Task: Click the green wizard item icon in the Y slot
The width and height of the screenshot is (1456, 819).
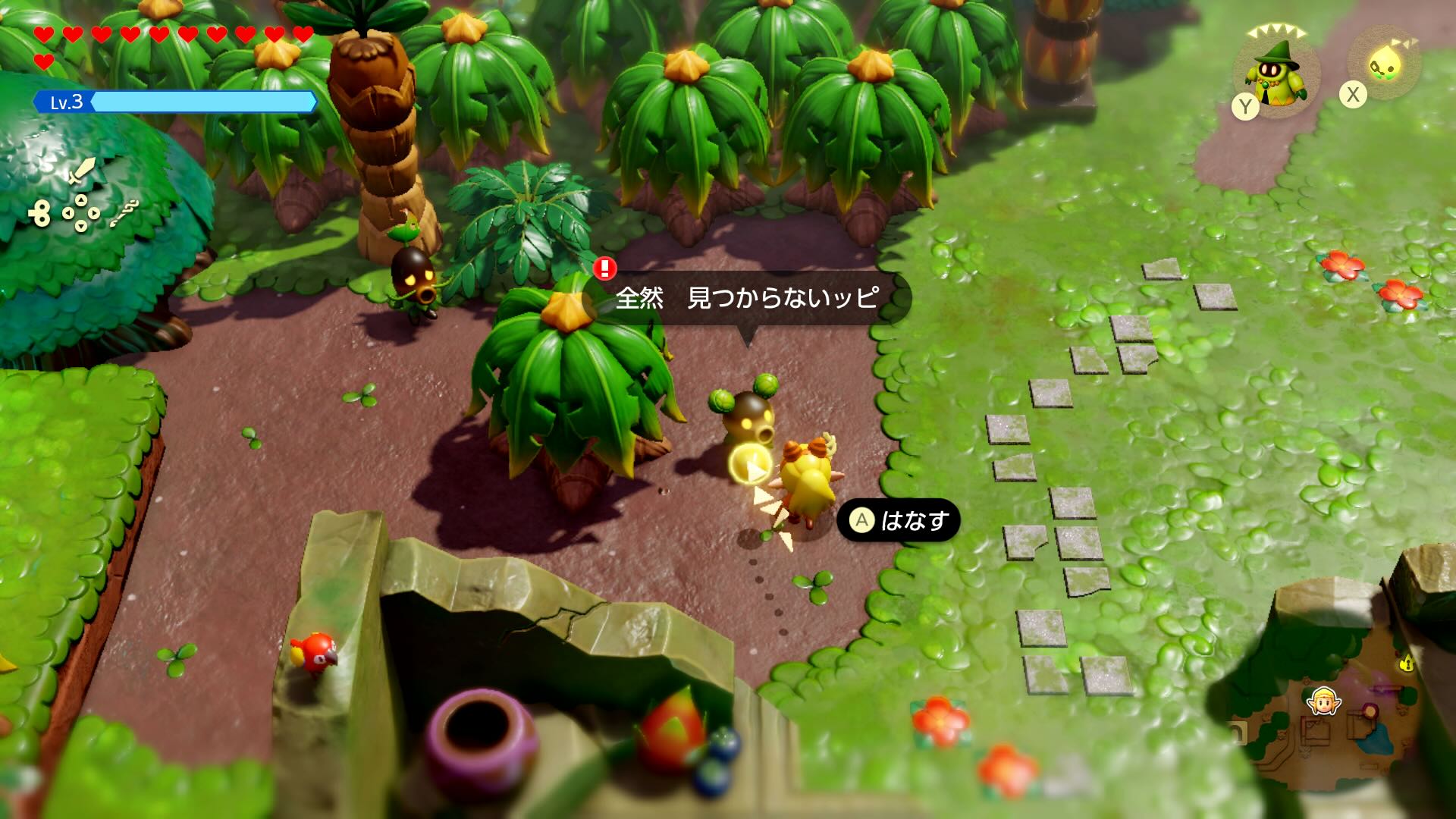Action: click(x=1278, y=72)
